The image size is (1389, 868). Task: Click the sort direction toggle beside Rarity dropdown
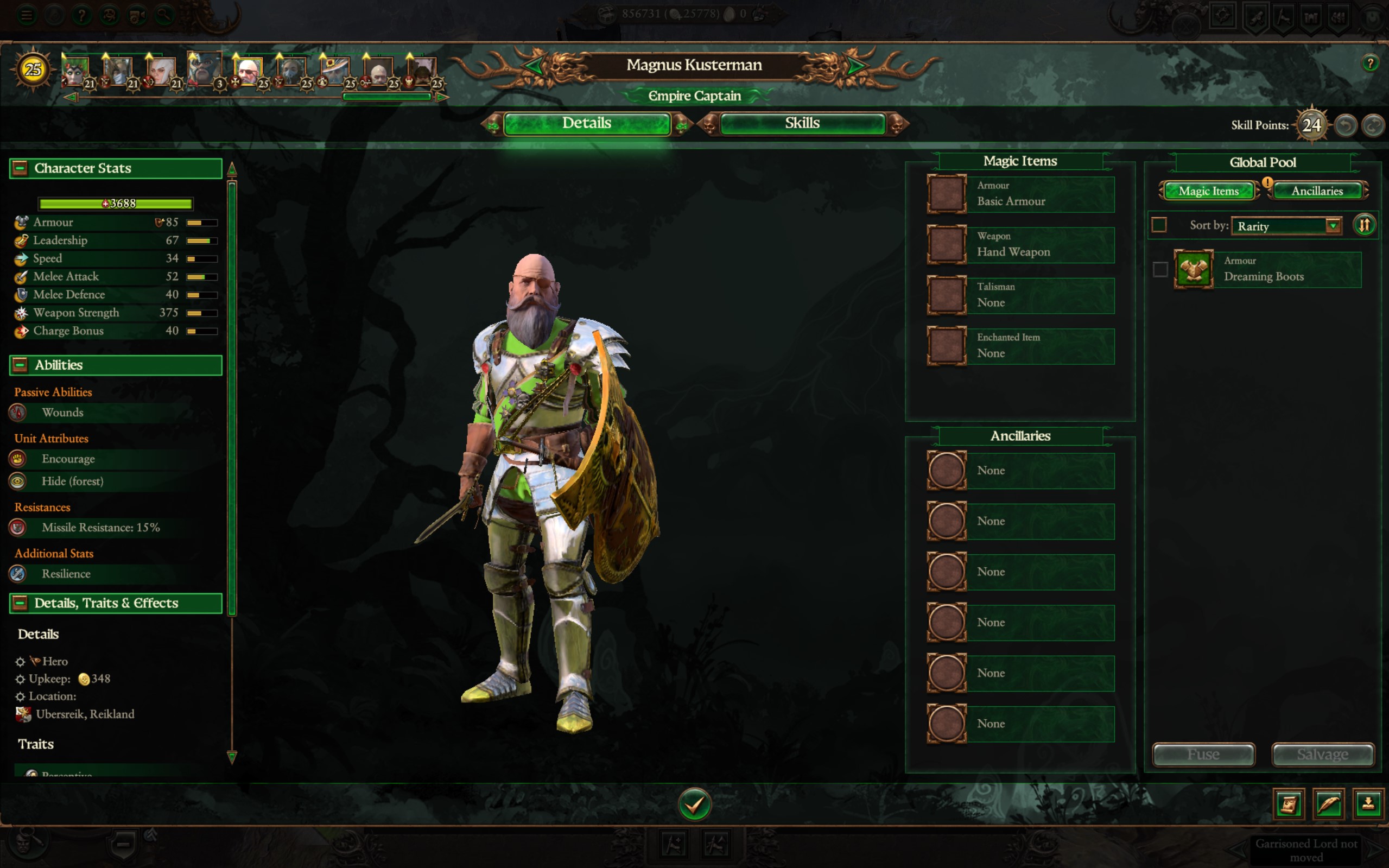[1365, 225]
